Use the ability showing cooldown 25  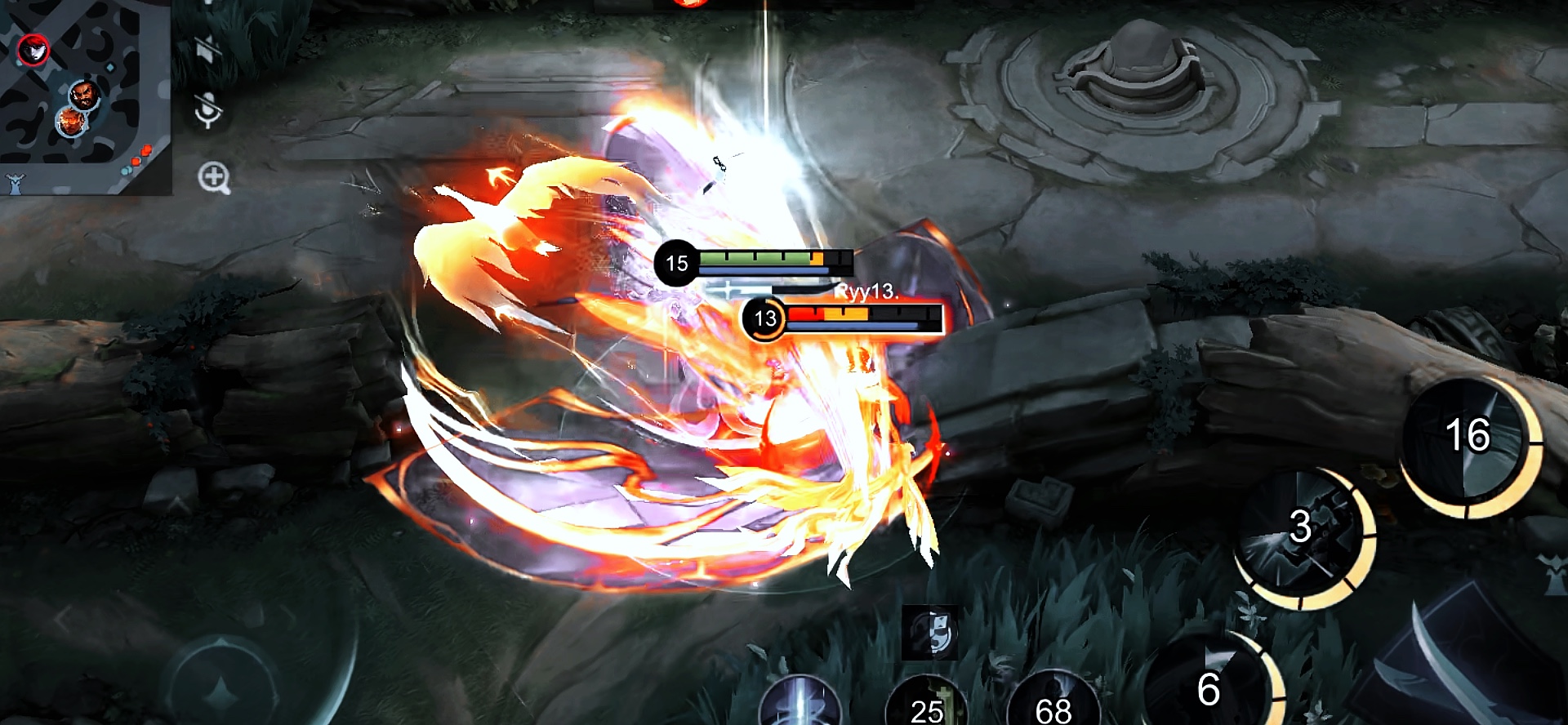click(x=928, y=705)
